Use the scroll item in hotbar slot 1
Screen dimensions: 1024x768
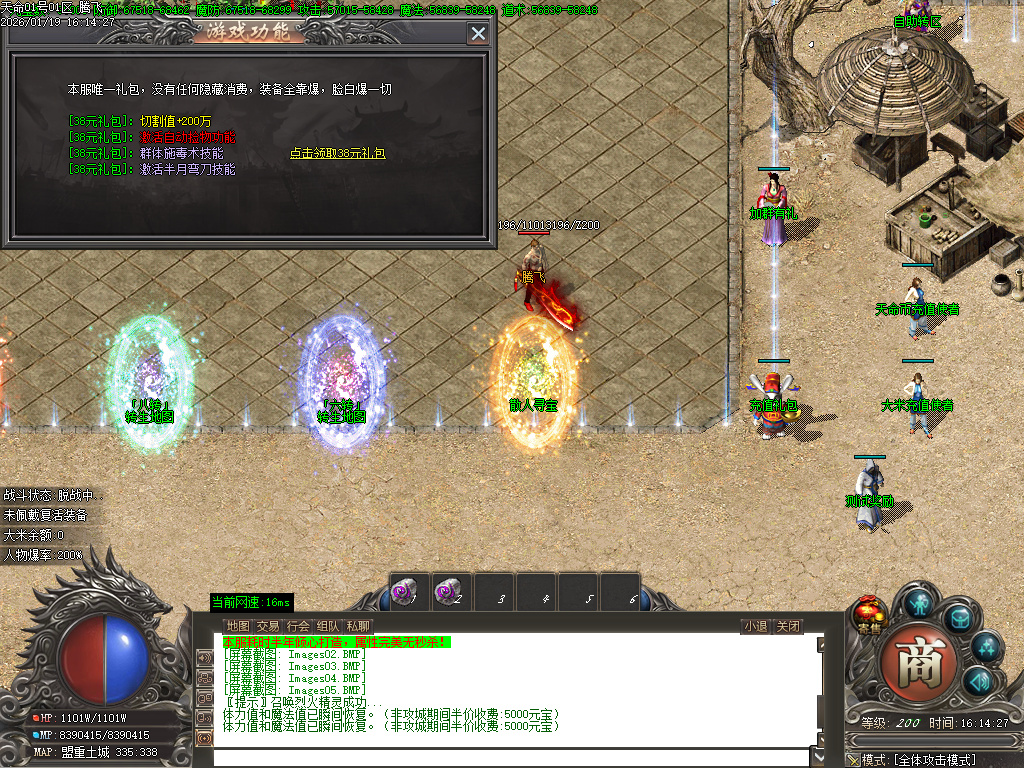pos(406,593)
